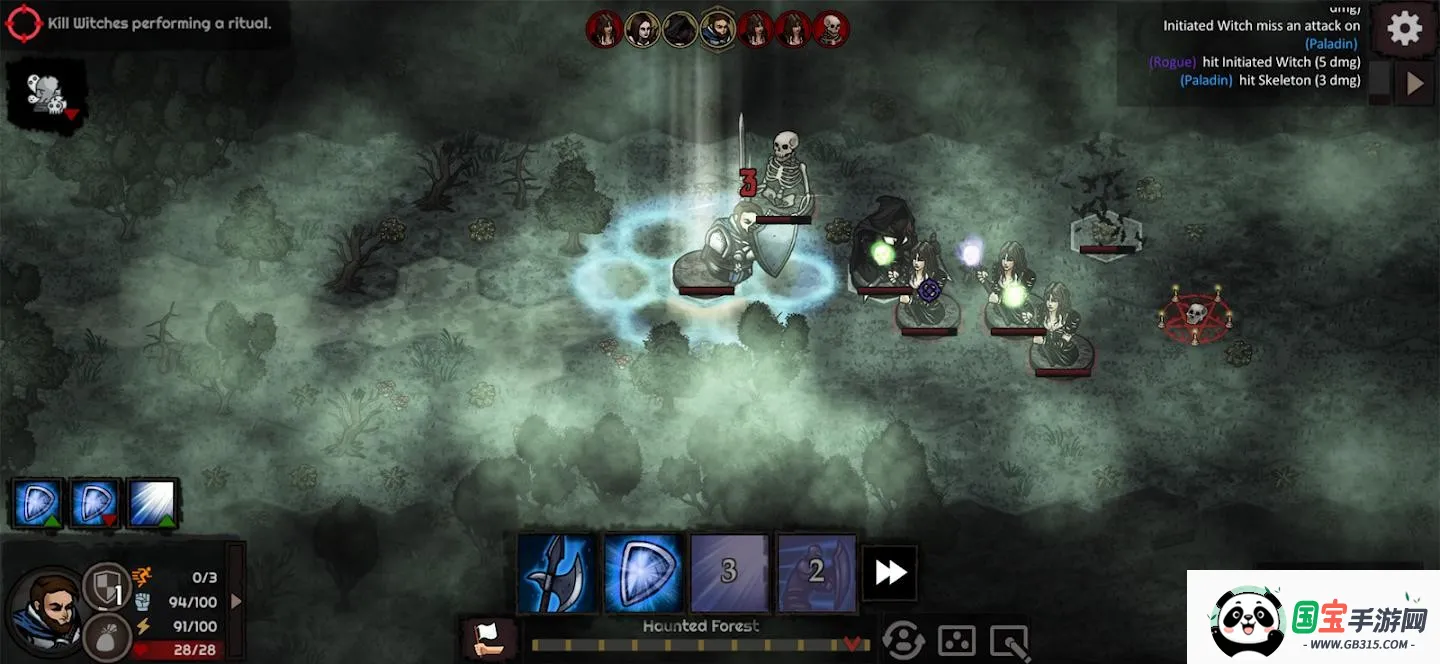Activate the glowing shield ability

(643, 572)
